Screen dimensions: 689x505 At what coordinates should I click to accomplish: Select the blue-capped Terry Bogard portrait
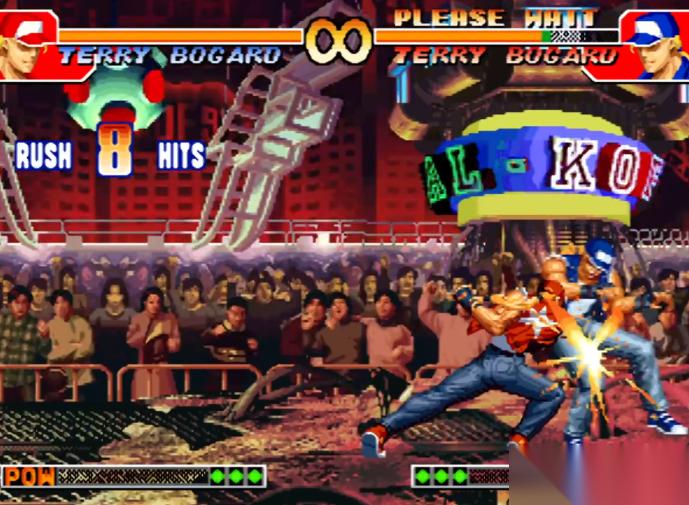point(656,45)
